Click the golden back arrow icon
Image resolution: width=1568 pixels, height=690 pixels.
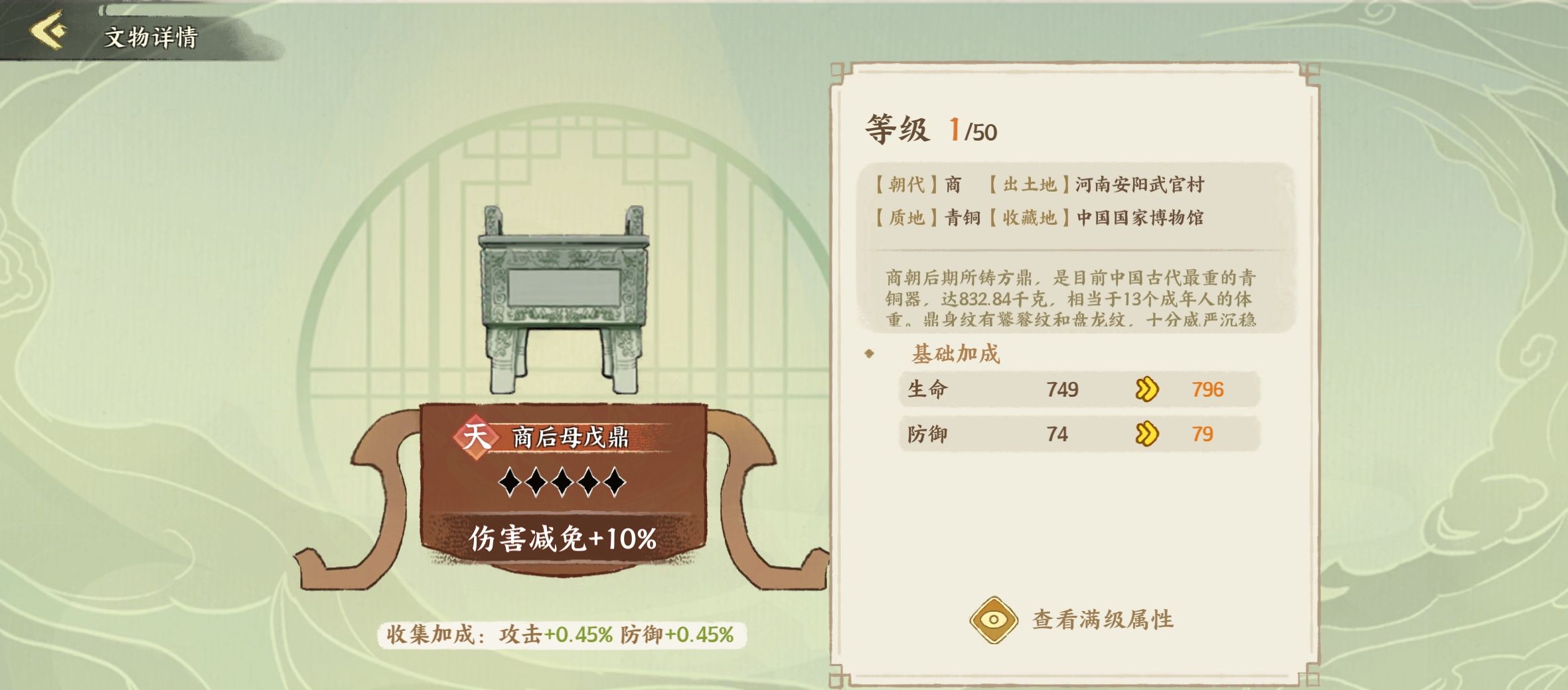48,30
